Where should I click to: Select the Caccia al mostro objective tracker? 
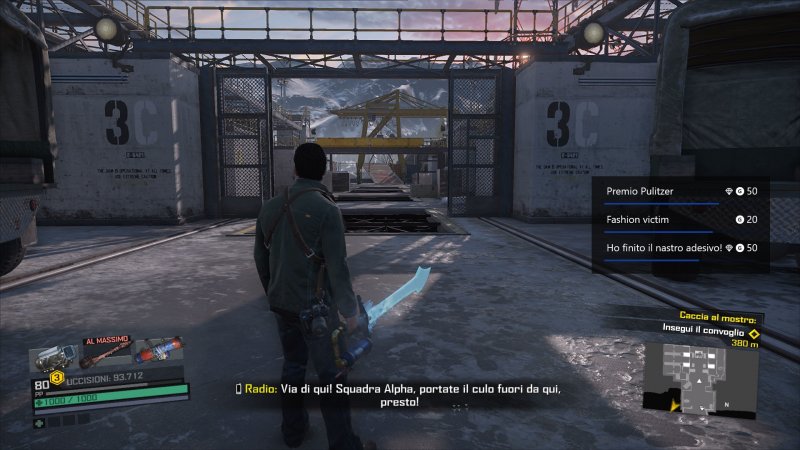(x=711, y=316)
